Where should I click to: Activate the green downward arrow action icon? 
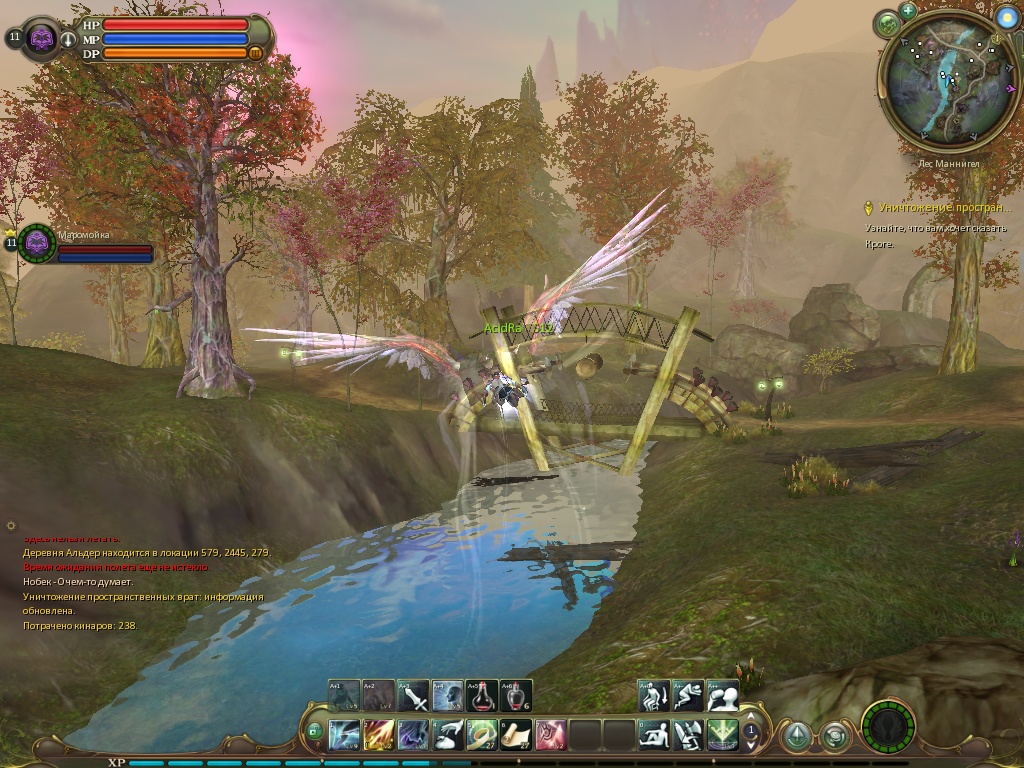click(723, 735)
